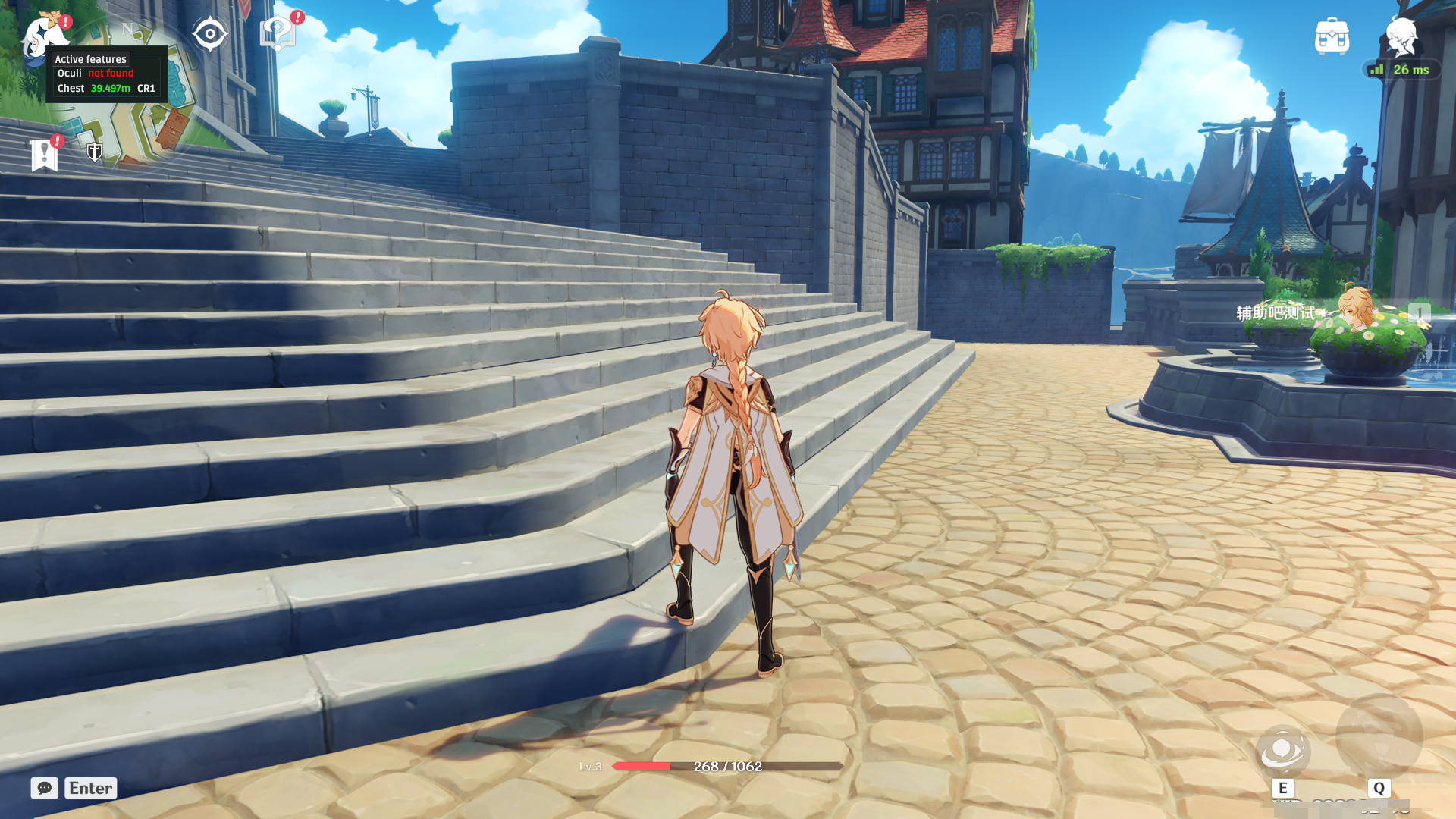The width and height of the screenshot is (1456, 819).
Task: Open the quest bookmark icon
Action: (x=45, y=155)
